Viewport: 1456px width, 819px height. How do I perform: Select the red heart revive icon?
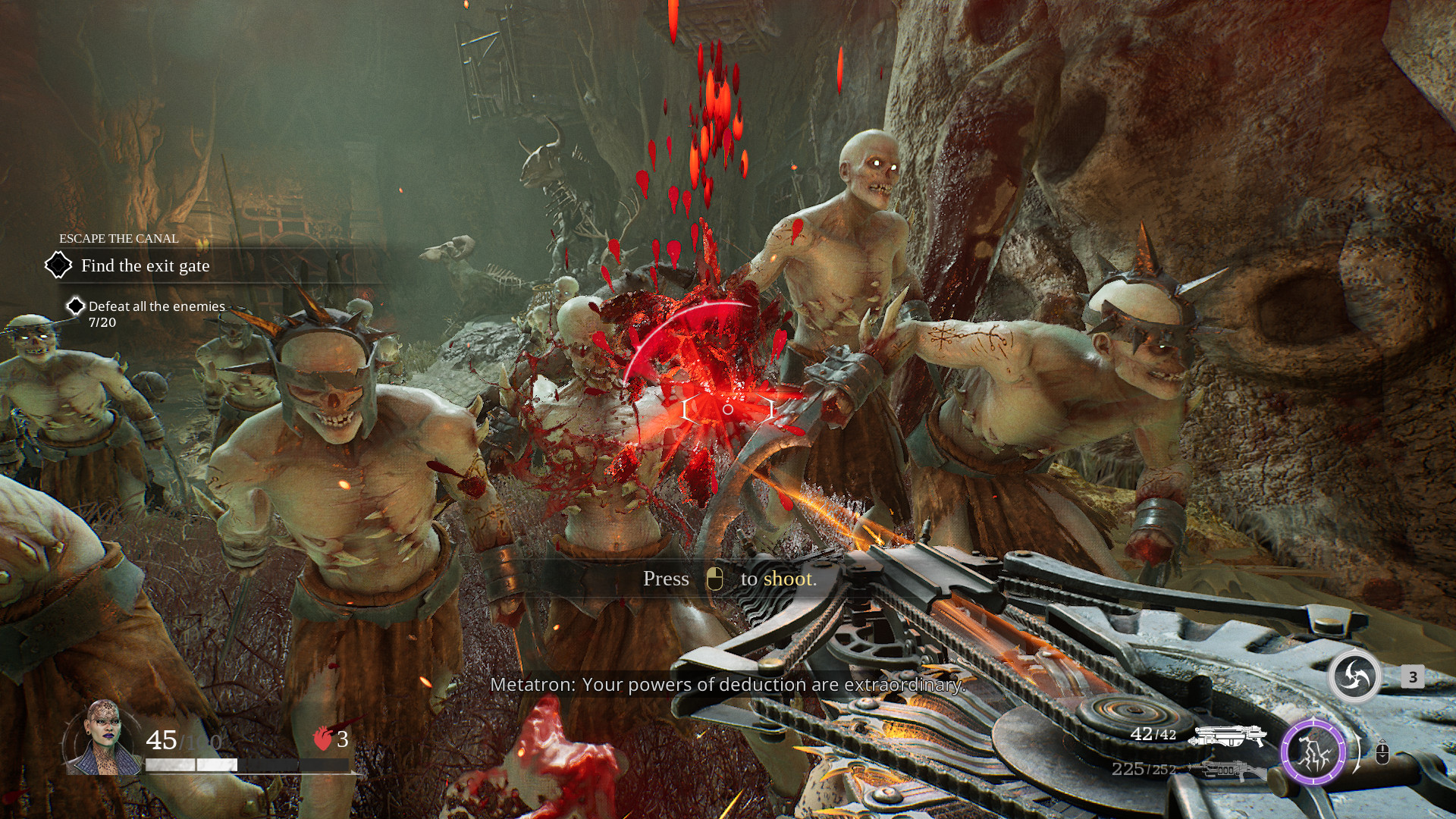(323, 739)
